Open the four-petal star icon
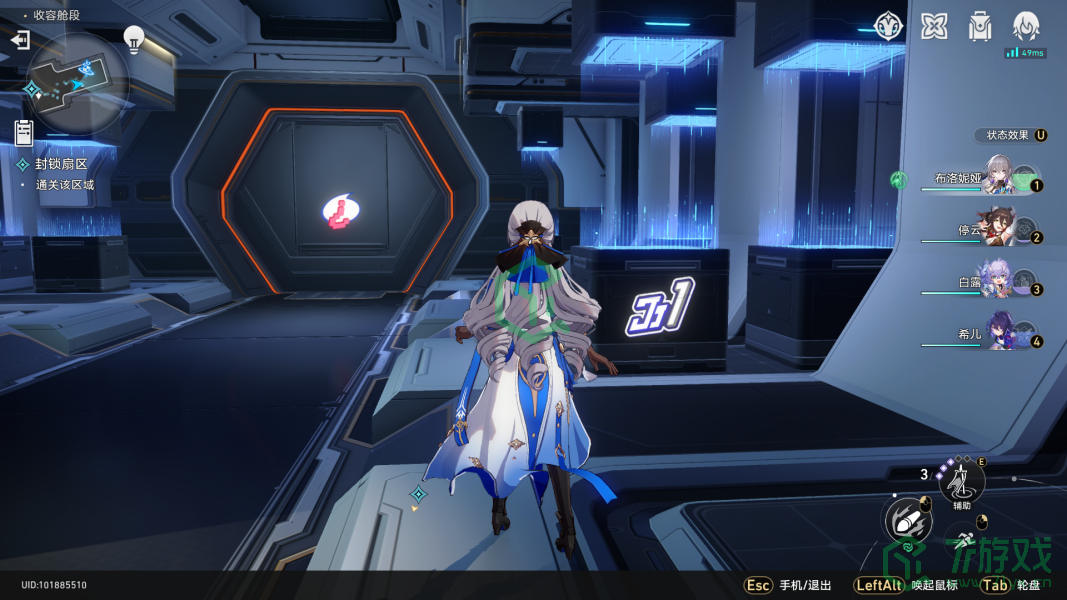This screenshot has height=600, width=1067. coord(934,26)
